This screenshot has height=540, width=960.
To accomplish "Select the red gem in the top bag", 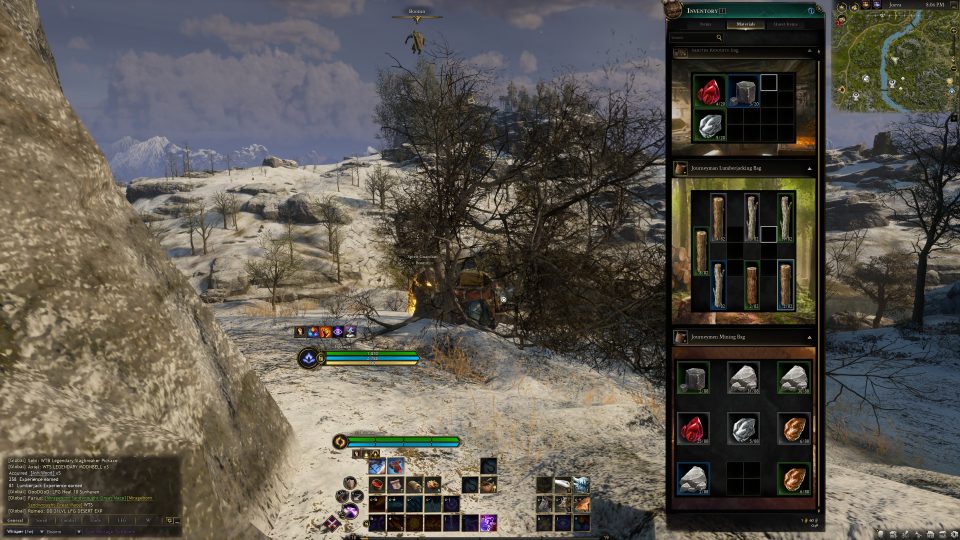I will tap(708, 92).
